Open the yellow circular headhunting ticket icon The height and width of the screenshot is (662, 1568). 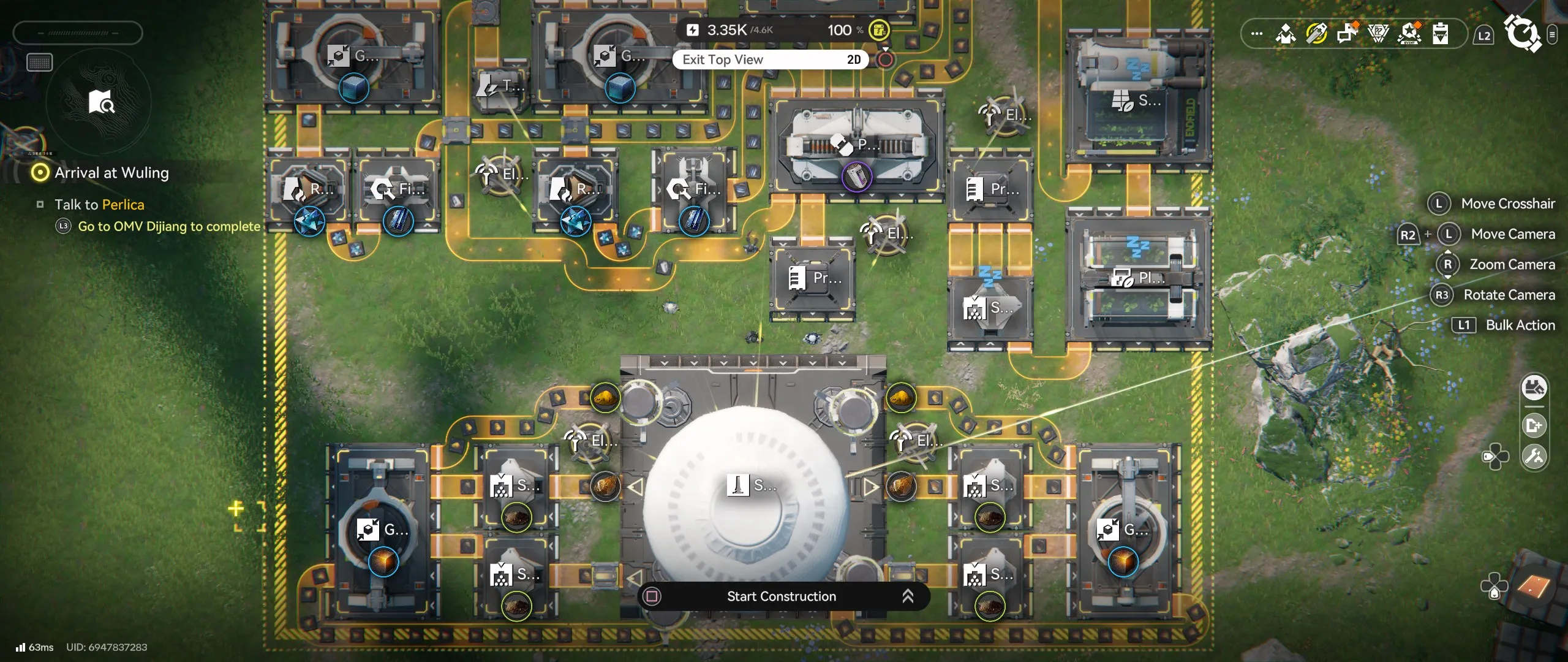pyautogui.click(x=1316, y=33)
